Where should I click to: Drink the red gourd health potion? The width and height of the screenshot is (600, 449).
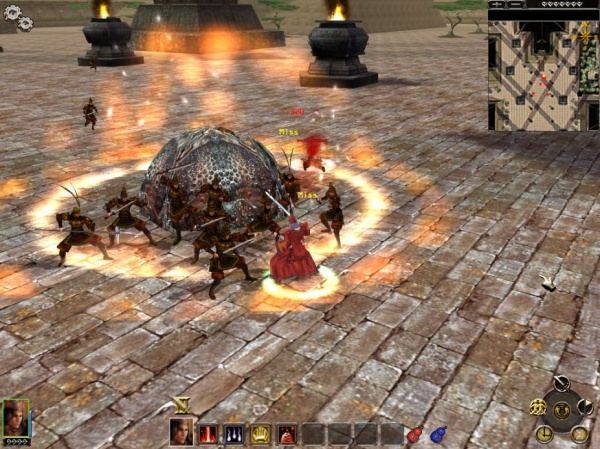pos(415,434)
